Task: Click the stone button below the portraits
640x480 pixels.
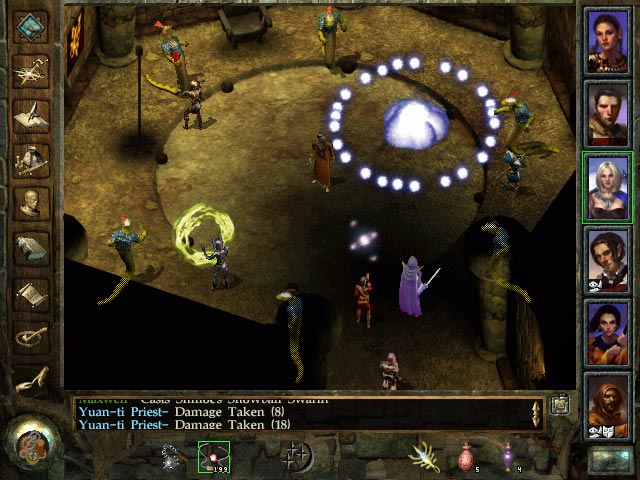Action: [608, 459]
